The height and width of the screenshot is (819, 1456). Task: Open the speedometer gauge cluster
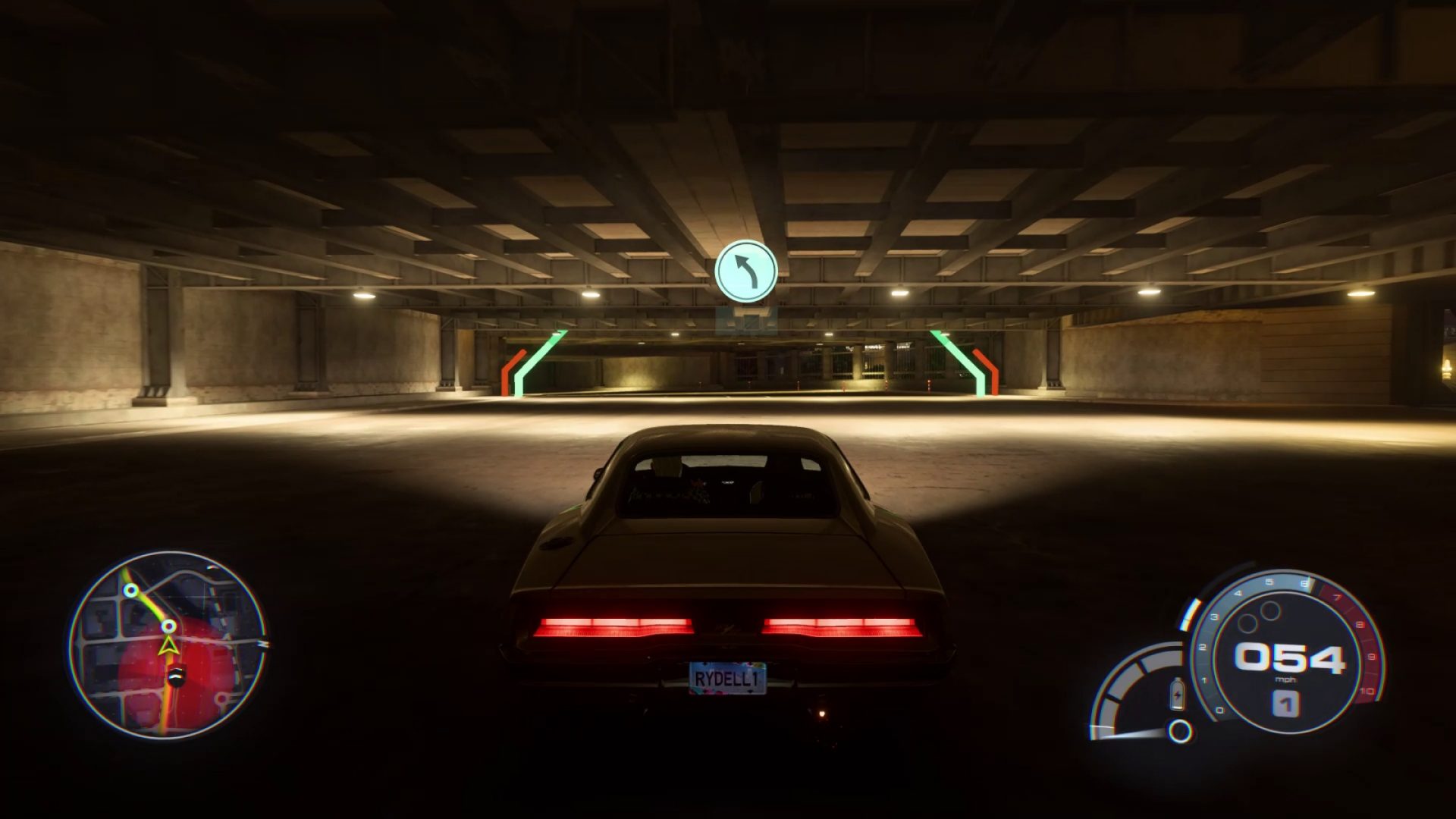1291,657
